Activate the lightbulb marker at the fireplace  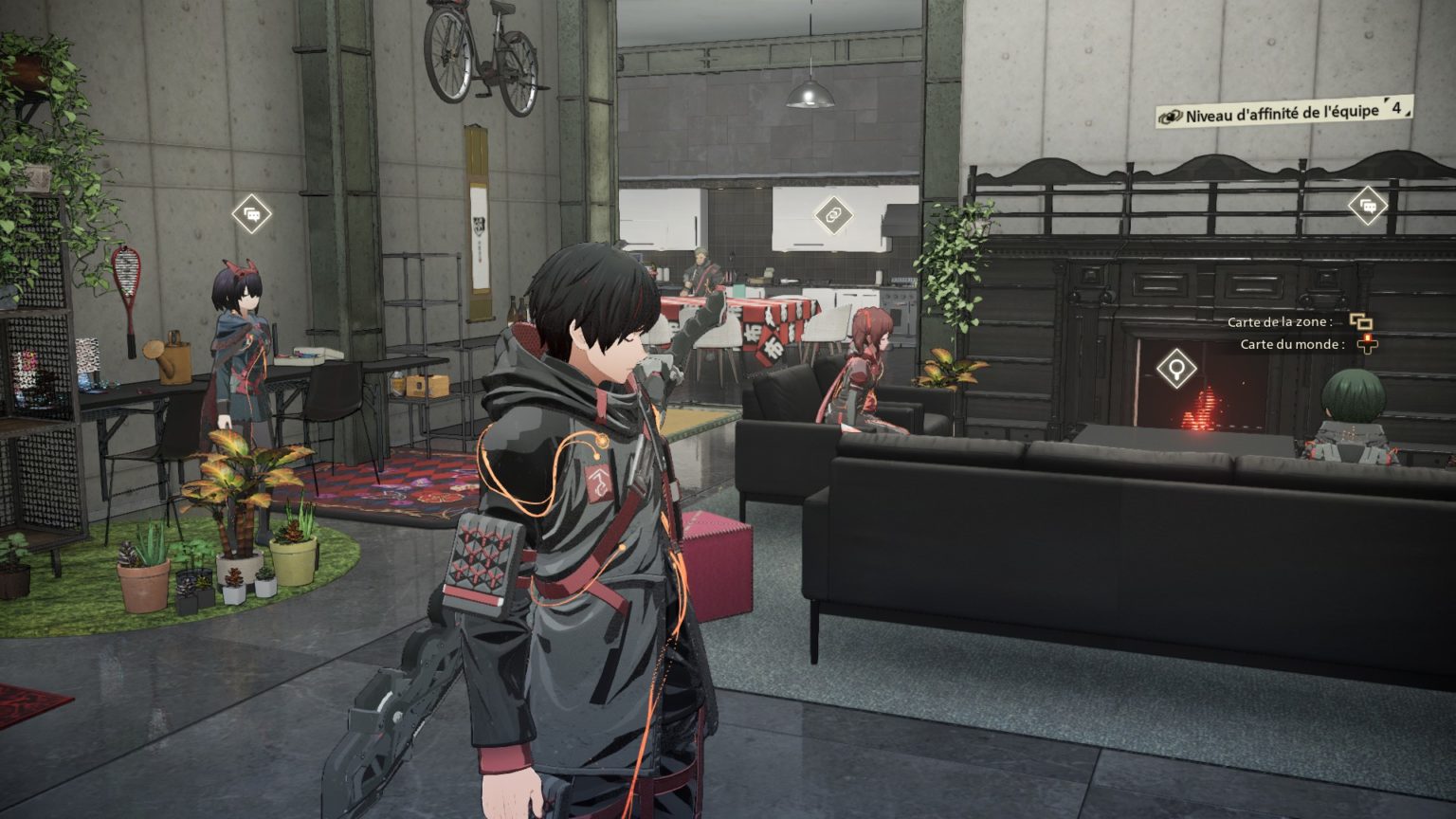pyautogui.click(x=1176, y=368)
